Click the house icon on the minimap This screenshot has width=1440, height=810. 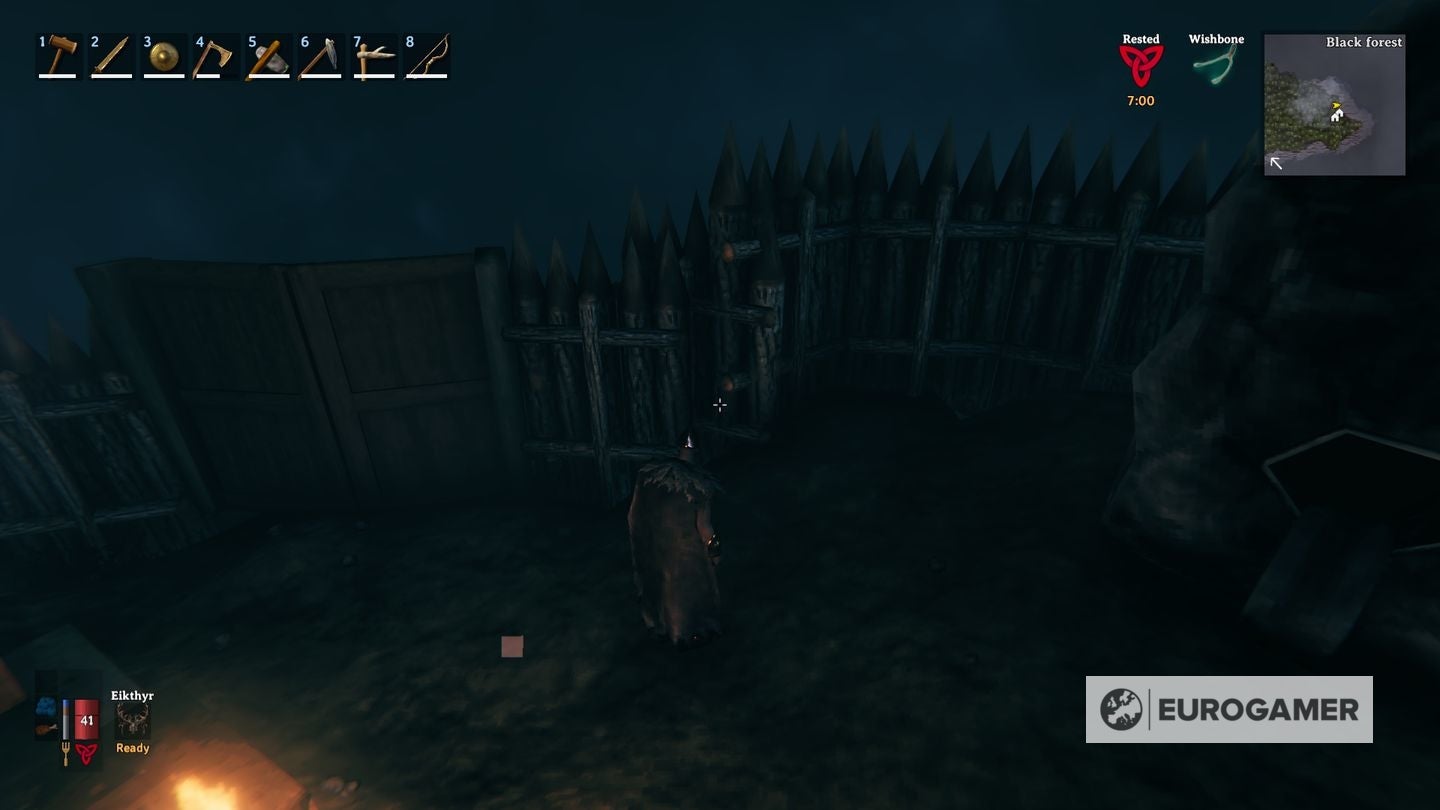click(x=1336, y=117)
